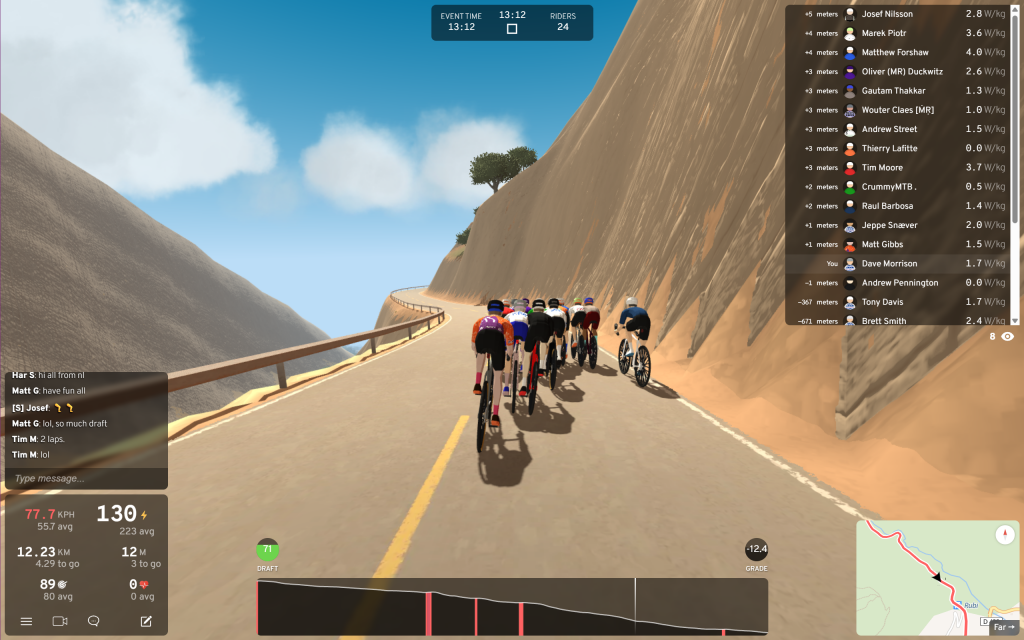Select Andrew Pennington in rider list

coord(900,283)
